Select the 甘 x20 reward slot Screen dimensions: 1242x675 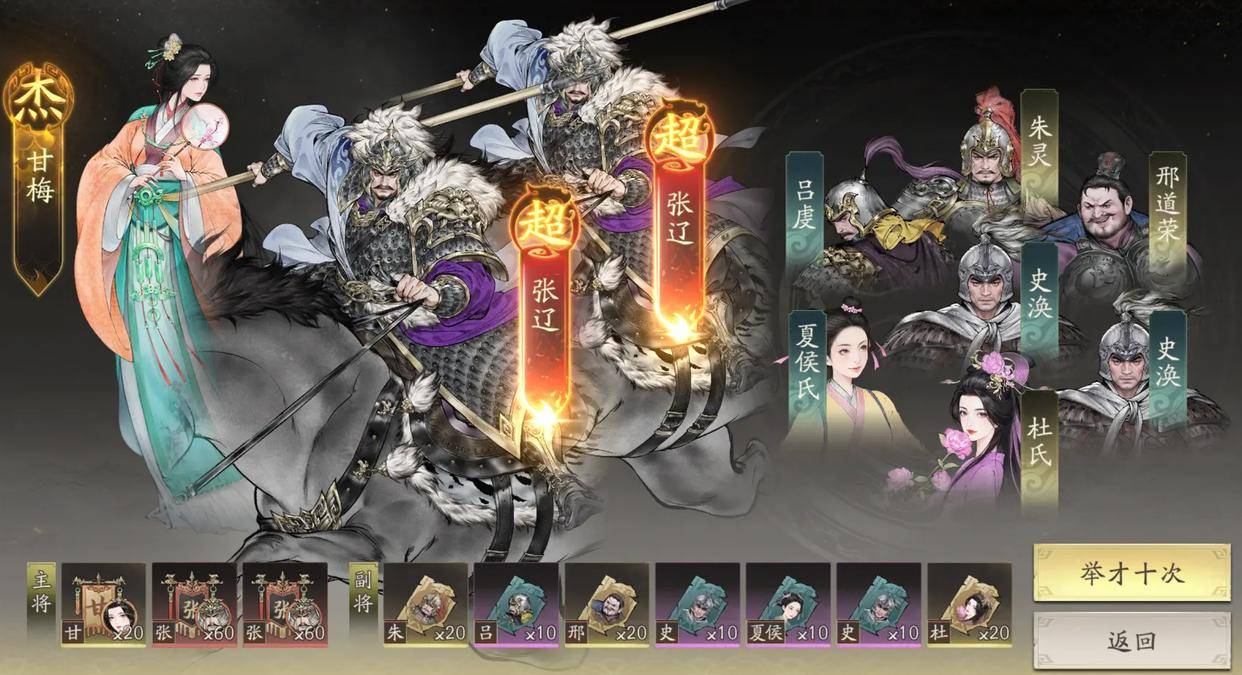click(x=104, y=605)
